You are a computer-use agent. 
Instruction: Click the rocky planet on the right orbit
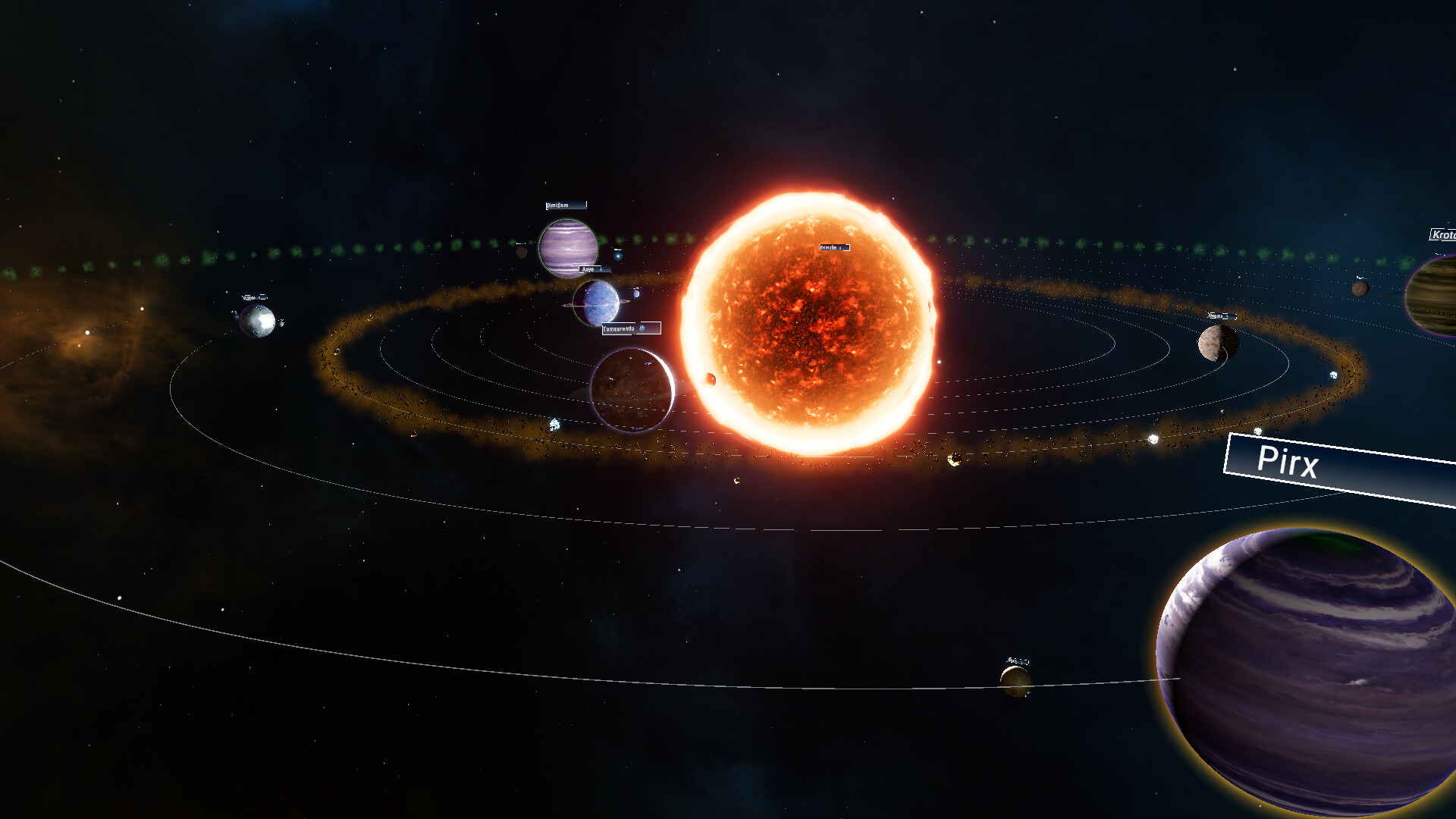coord(1217,343)
